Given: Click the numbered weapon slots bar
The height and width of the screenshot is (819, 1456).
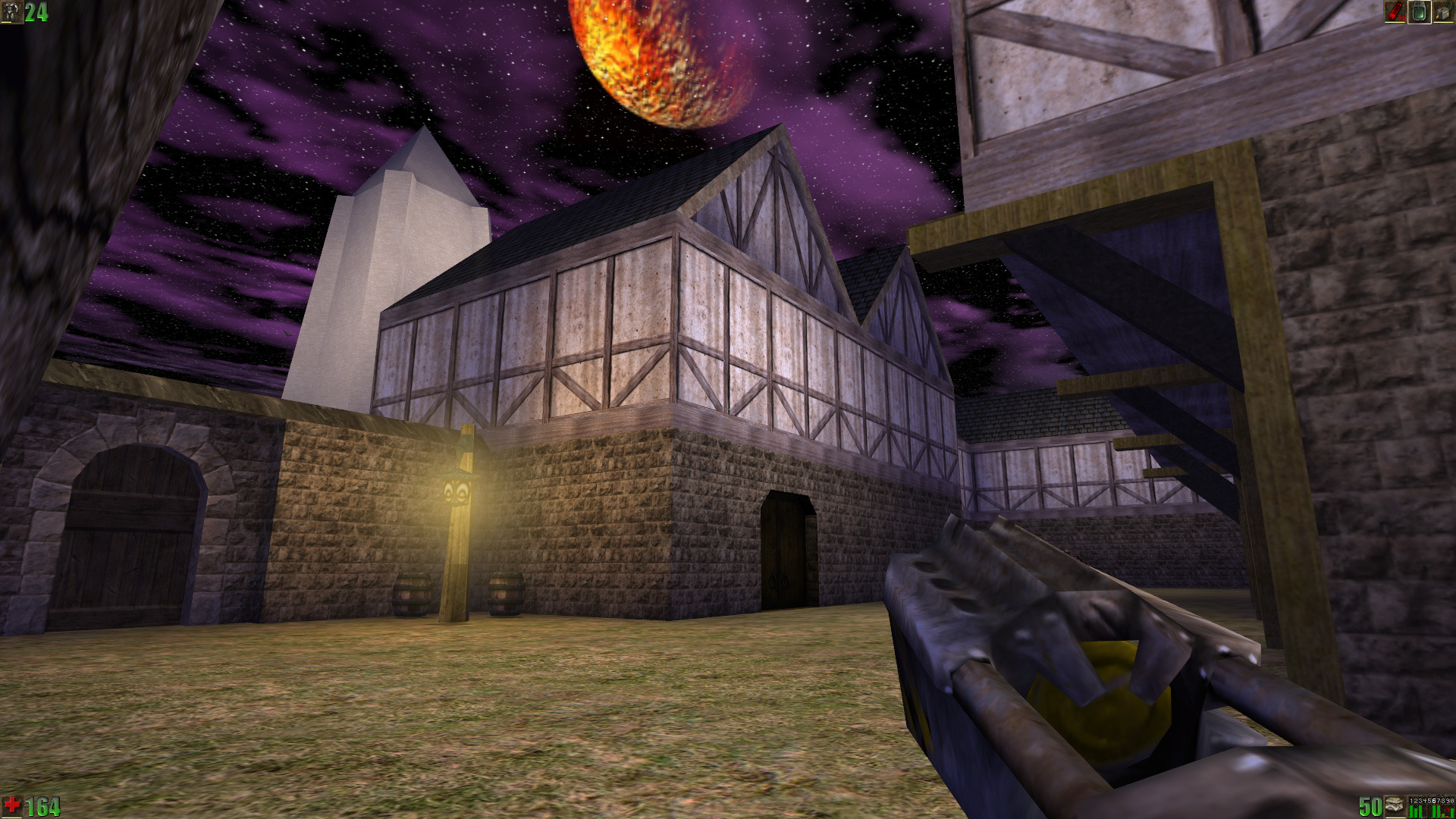Looking at the screenshot, I should [x=1431, y=806].
